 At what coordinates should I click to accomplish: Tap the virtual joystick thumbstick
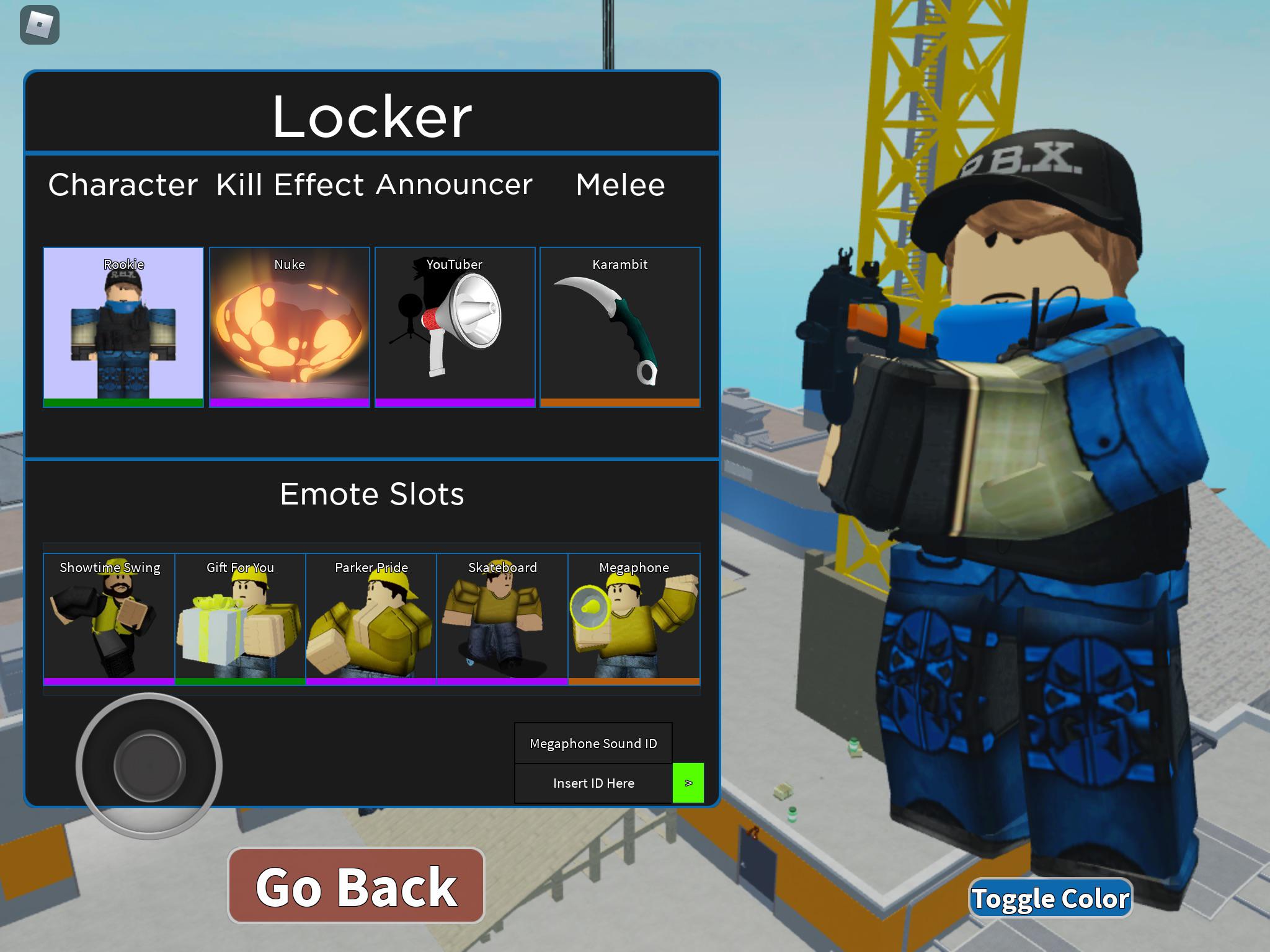pos(149,766)
